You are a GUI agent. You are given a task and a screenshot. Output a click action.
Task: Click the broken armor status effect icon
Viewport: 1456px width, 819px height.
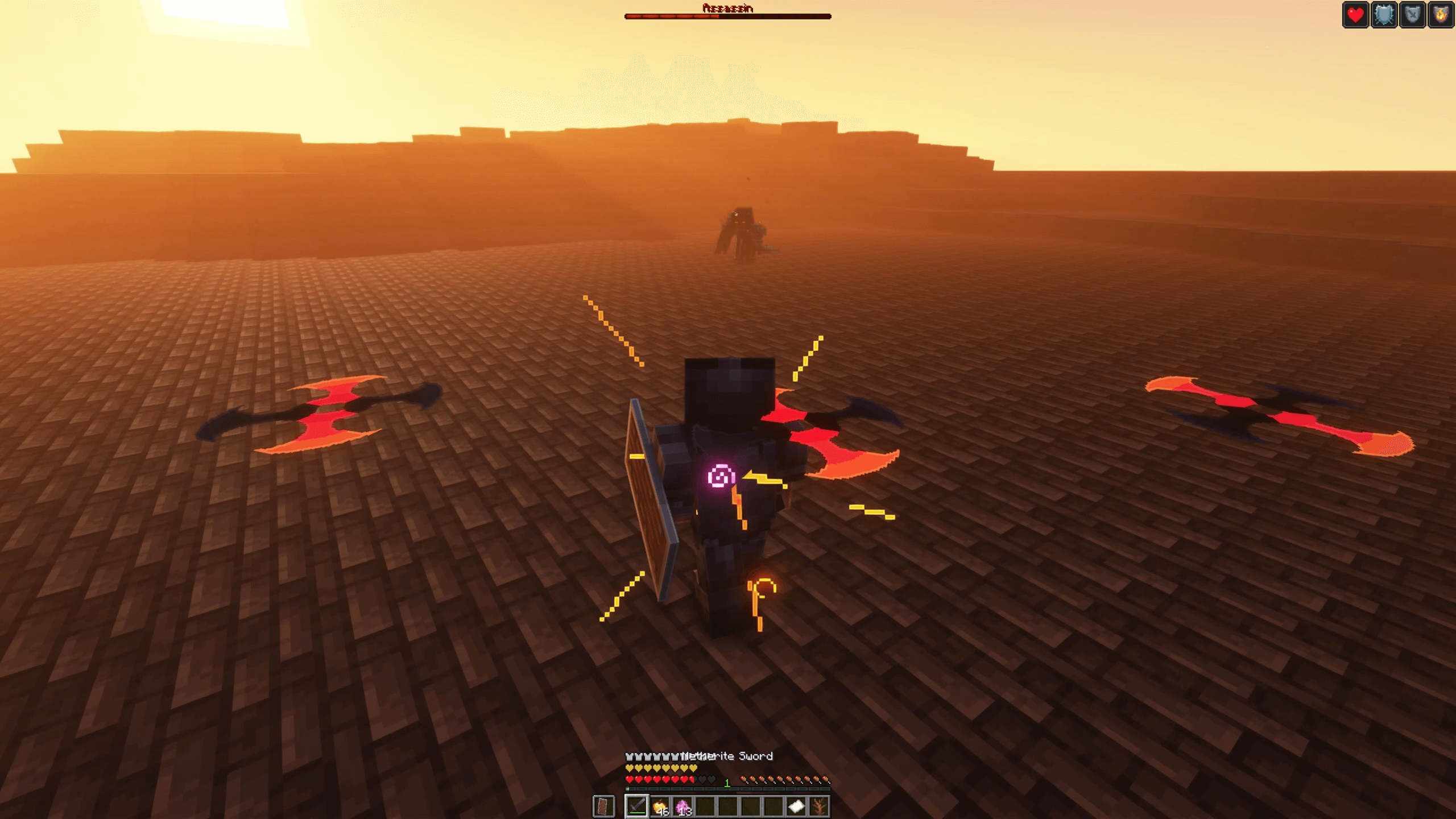pyautogui.click(x=1413, y=15)
